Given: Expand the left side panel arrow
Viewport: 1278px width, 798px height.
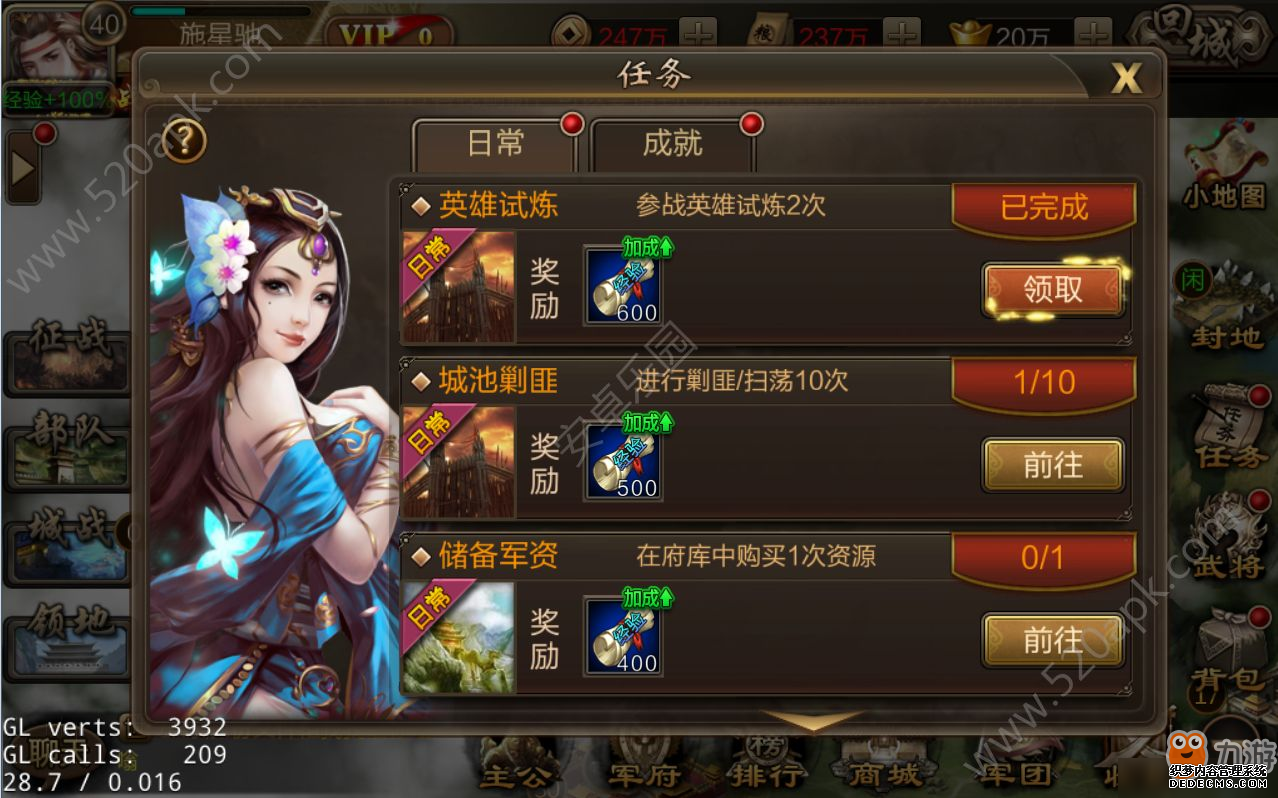Looking at the screenshot, I should pyautogui.click(x=23, y=170).
